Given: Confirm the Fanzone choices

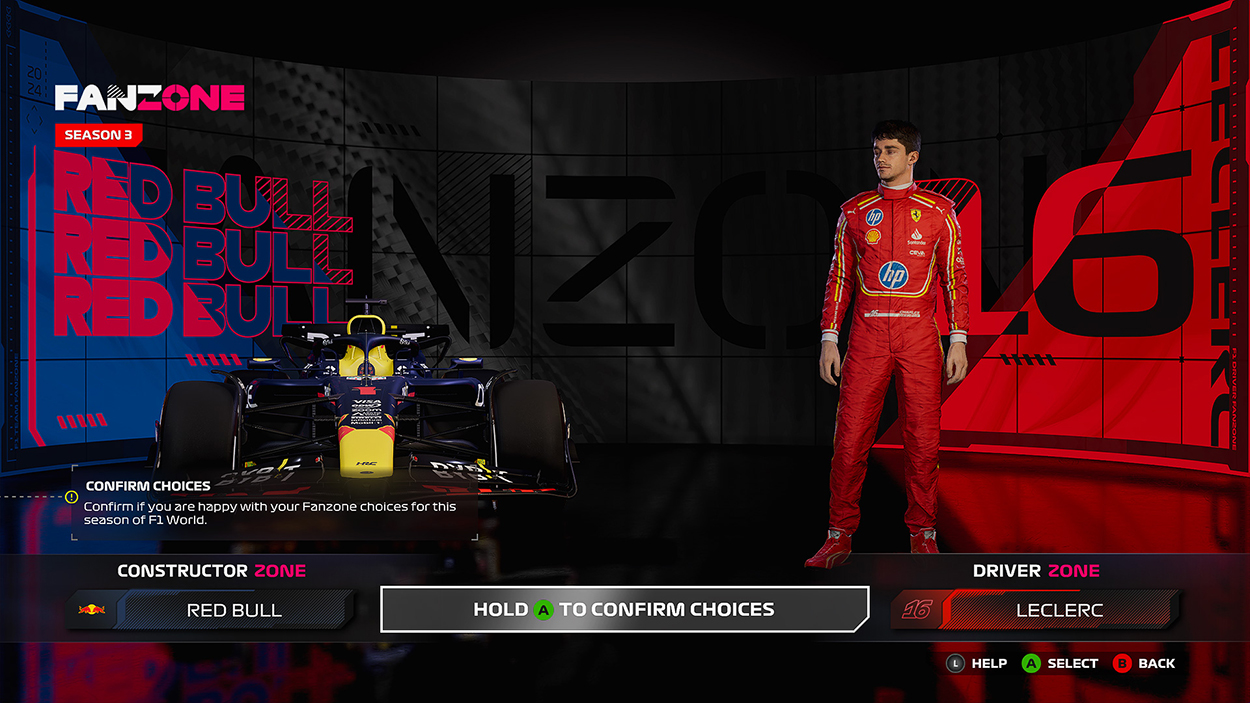Looking at the screenshot, I should click(624, 609).
